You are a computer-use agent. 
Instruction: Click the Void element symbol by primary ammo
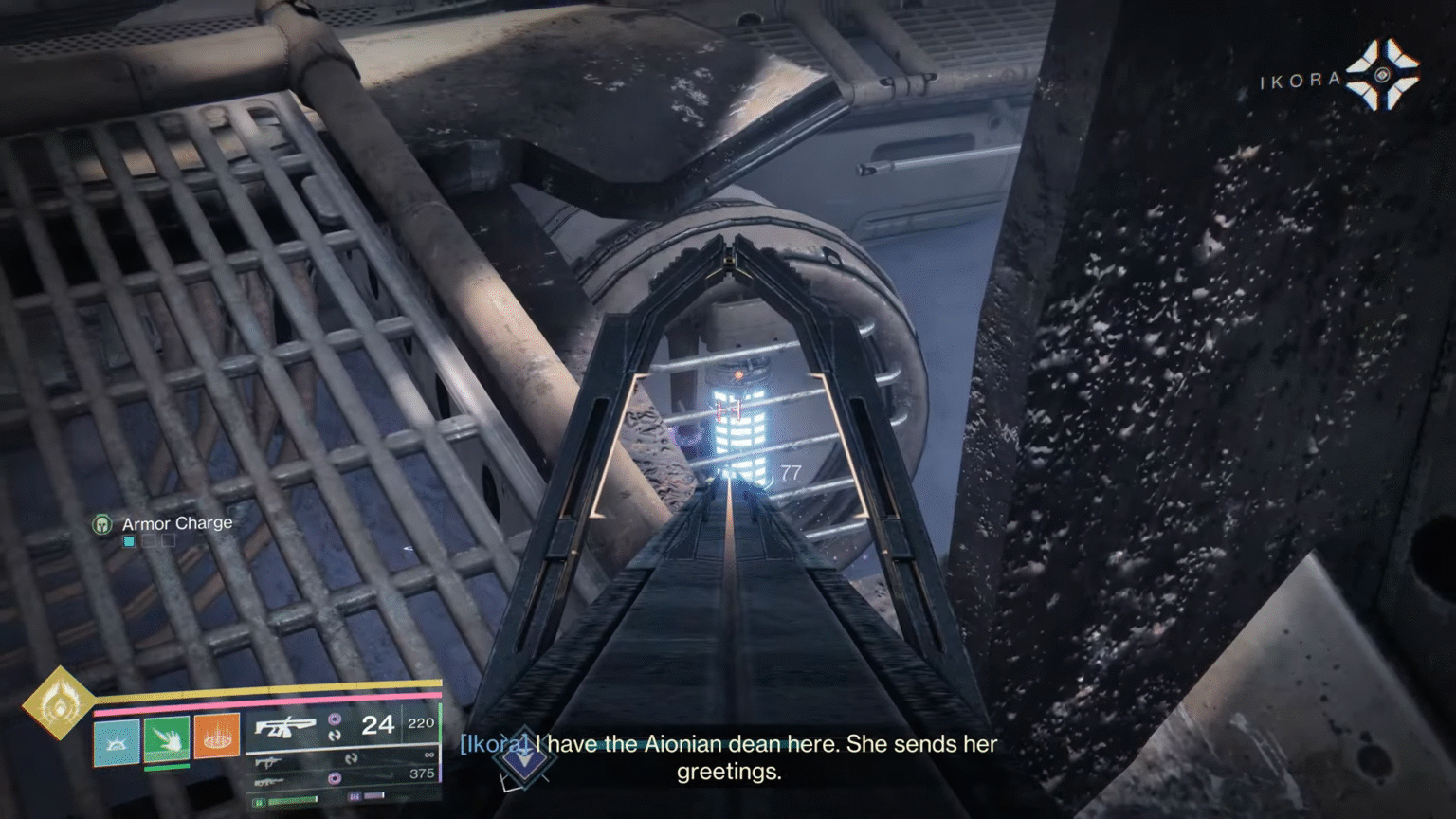(x=337, y=719)
